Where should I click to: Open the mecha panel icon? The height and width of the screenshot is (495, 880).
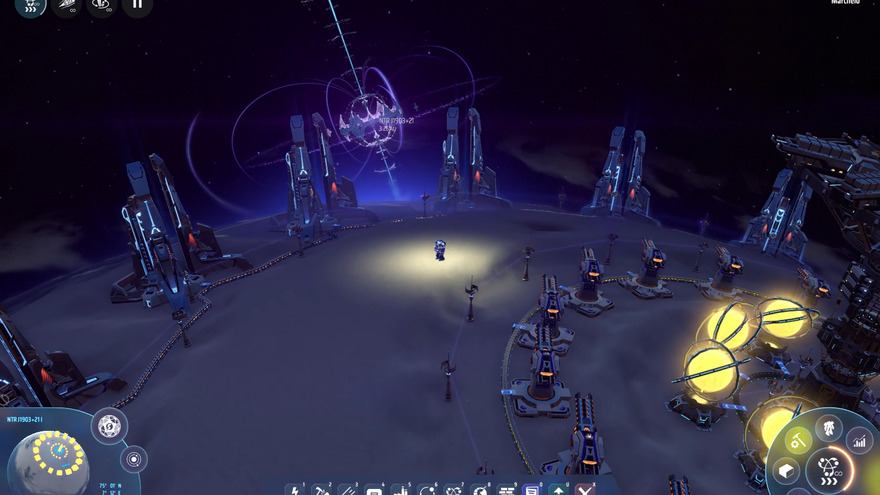[829, 428]
